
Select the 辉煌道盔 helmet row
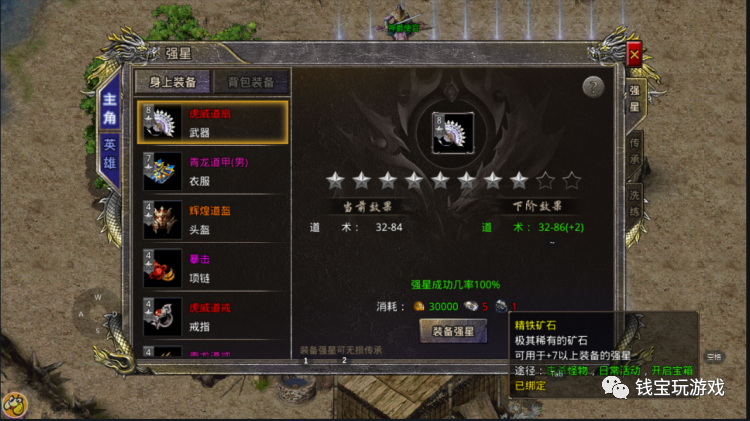[211, 222]
